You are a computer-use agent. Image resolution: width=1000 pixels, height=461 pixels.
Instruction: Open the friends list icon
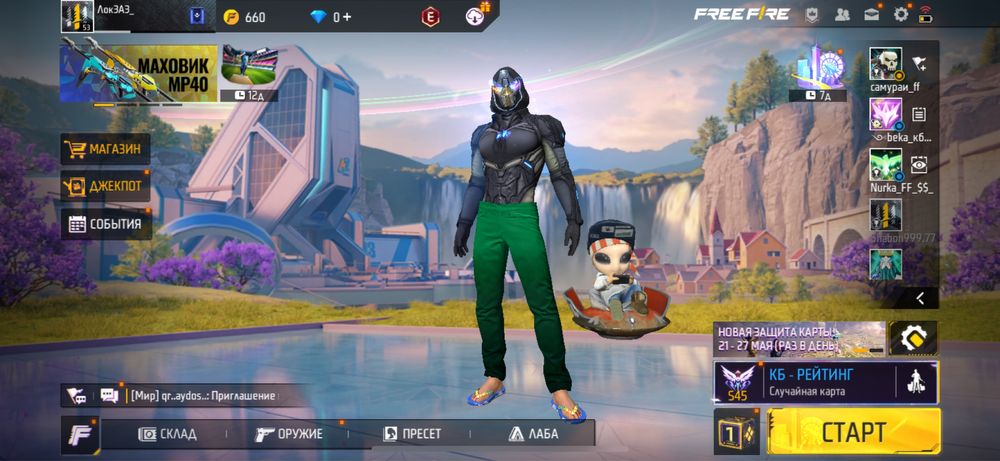842,14
